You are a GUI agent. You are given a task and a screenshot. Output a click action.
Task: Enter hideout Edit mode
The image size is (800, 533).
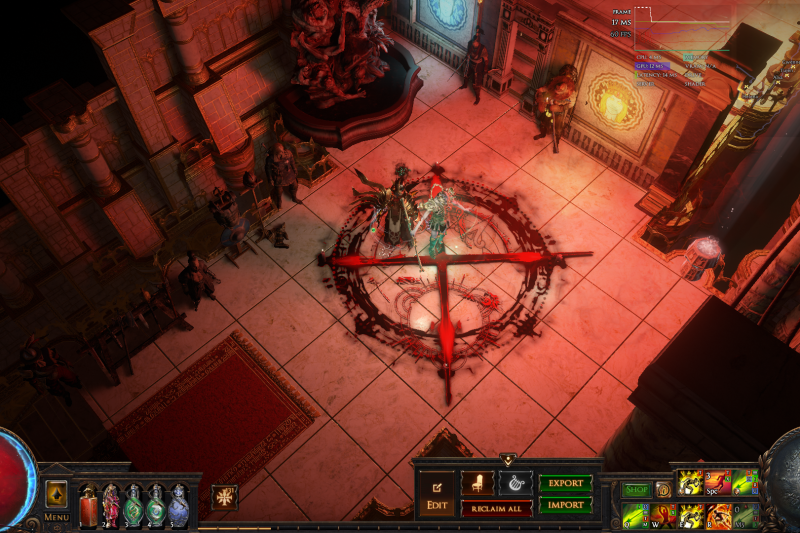437,495
